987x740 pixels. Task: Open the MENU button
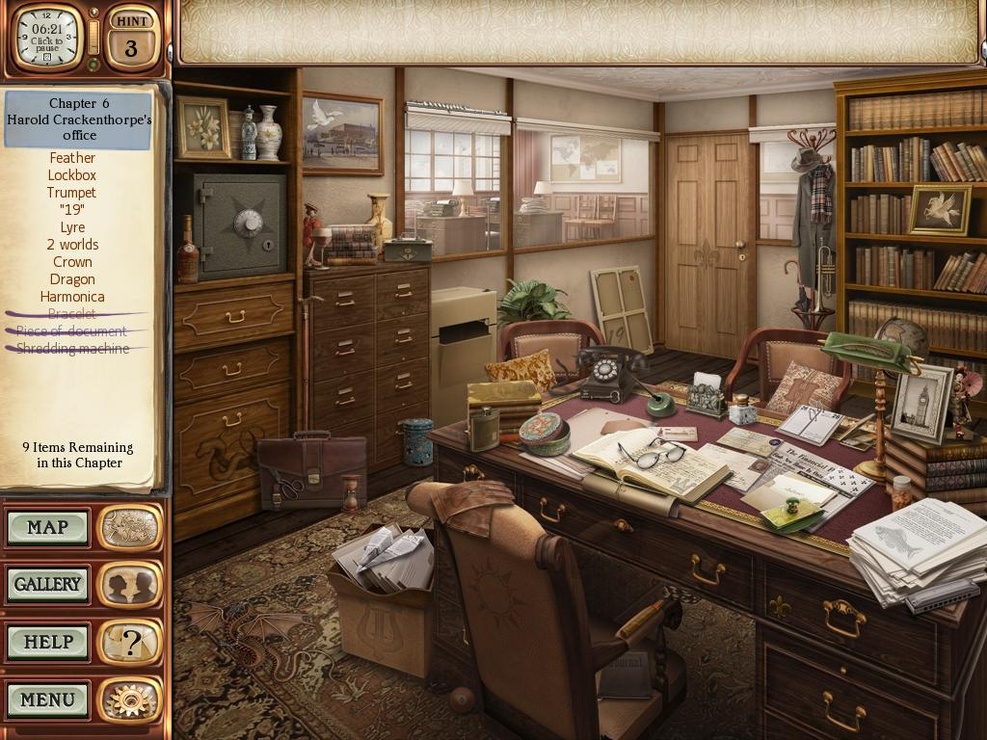pyautogui.click(x=48, y=699)
